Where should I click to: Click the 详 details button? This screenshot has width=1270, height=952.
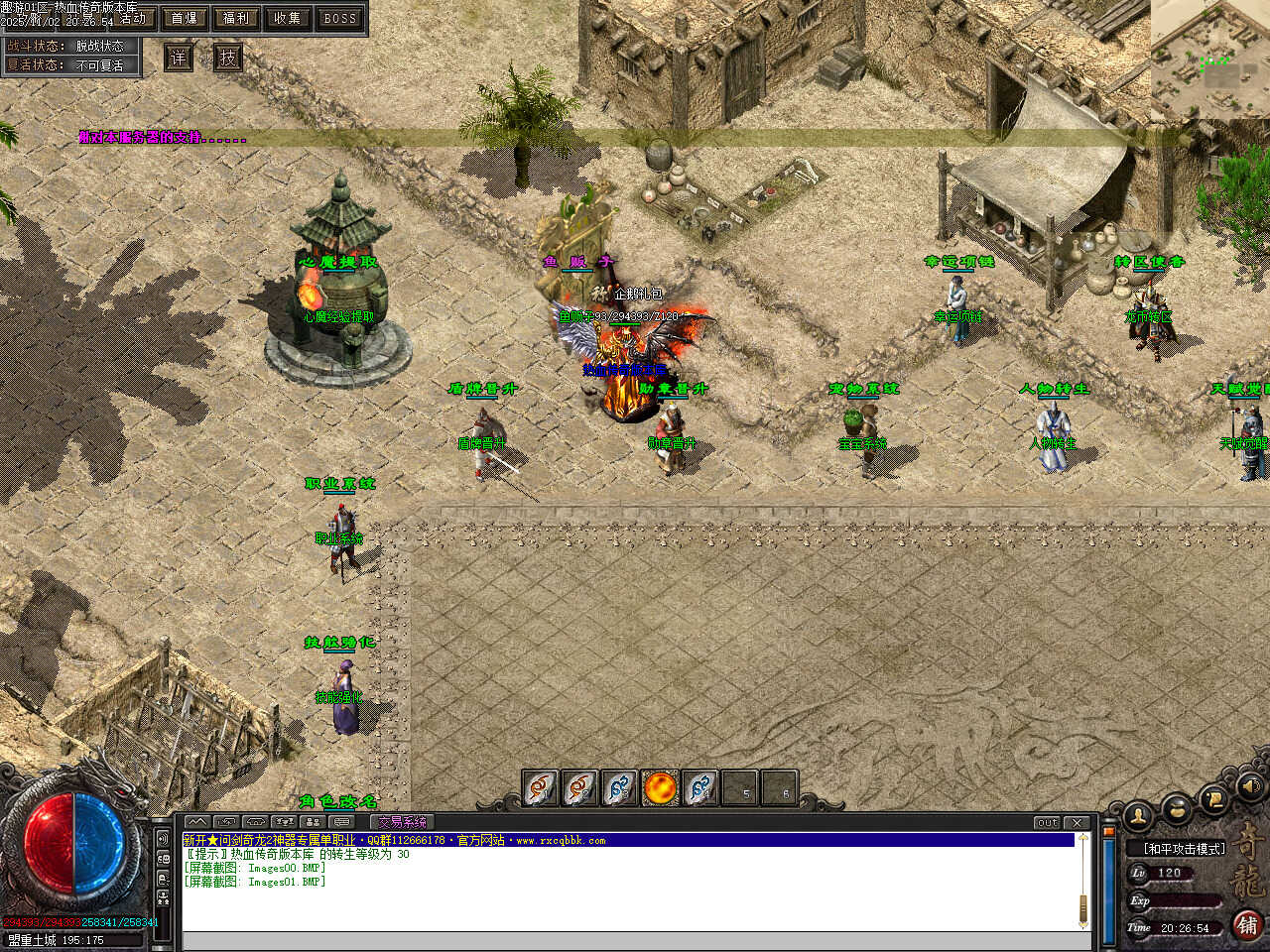179,58
